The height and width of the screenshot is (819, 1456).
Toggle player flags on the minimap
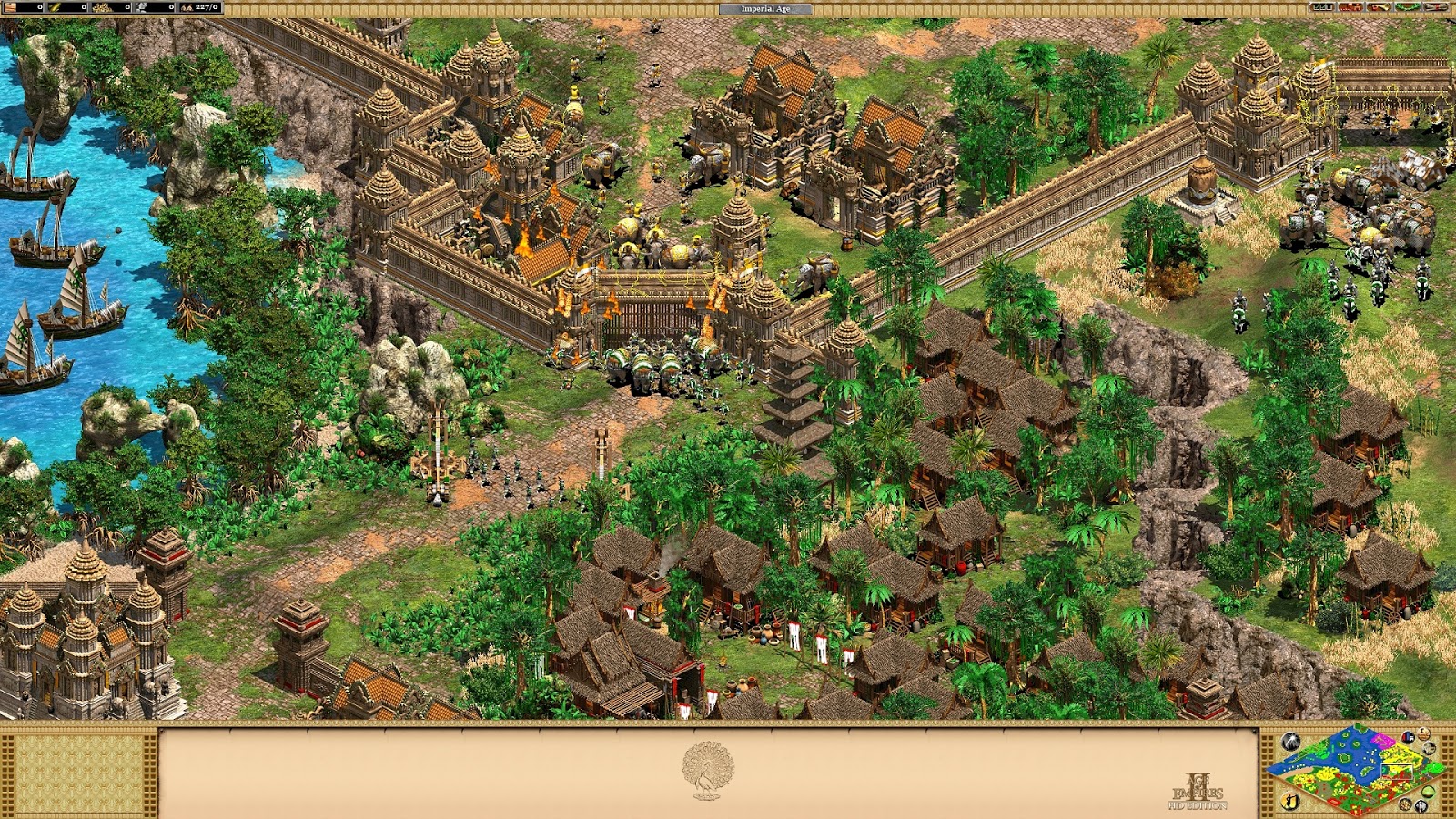(1409, 737)
